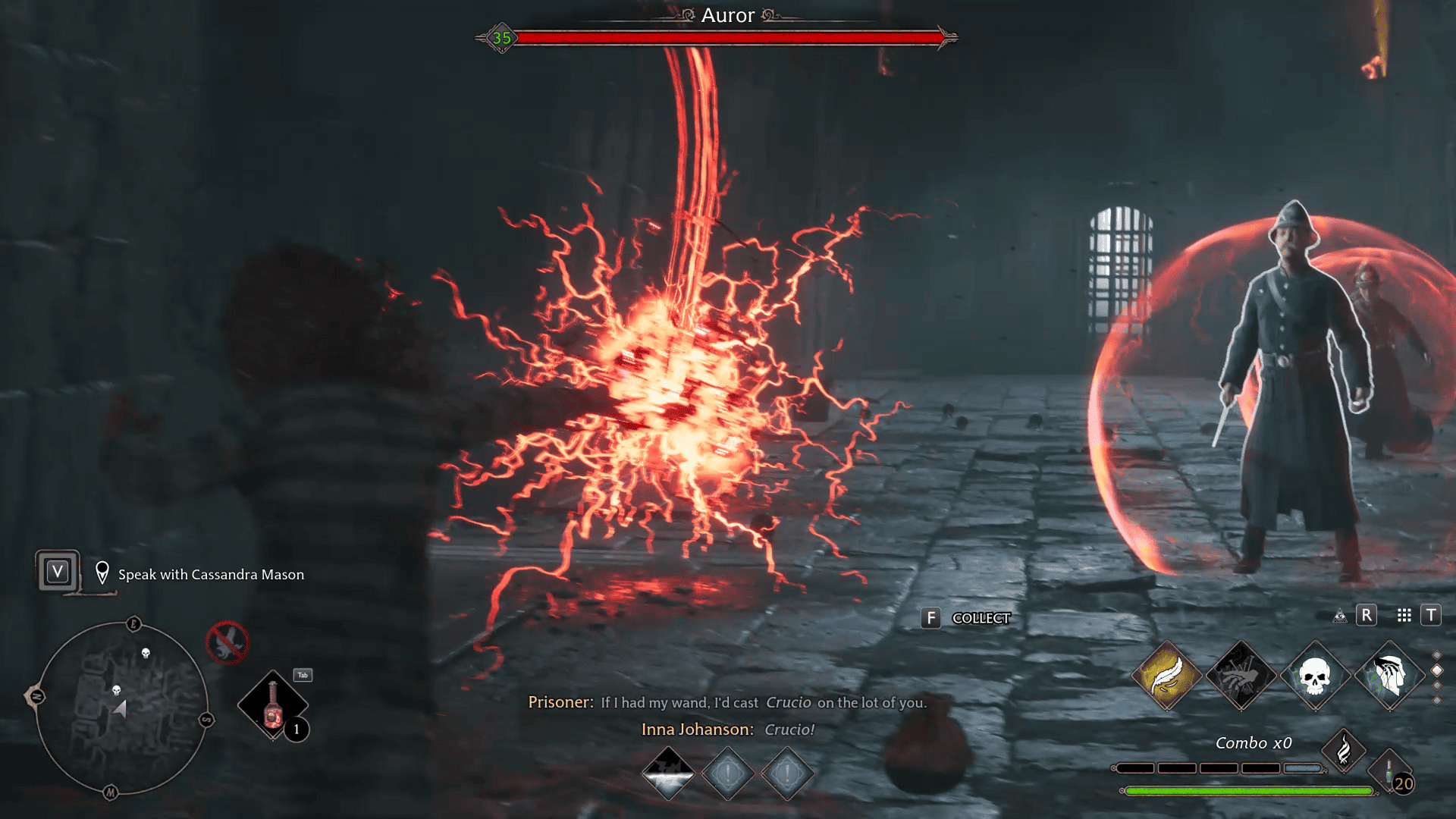Open the talents grid icon near R
Image resolution: width=1456 pixels, height=819 pixels.
click(1404, 616)
